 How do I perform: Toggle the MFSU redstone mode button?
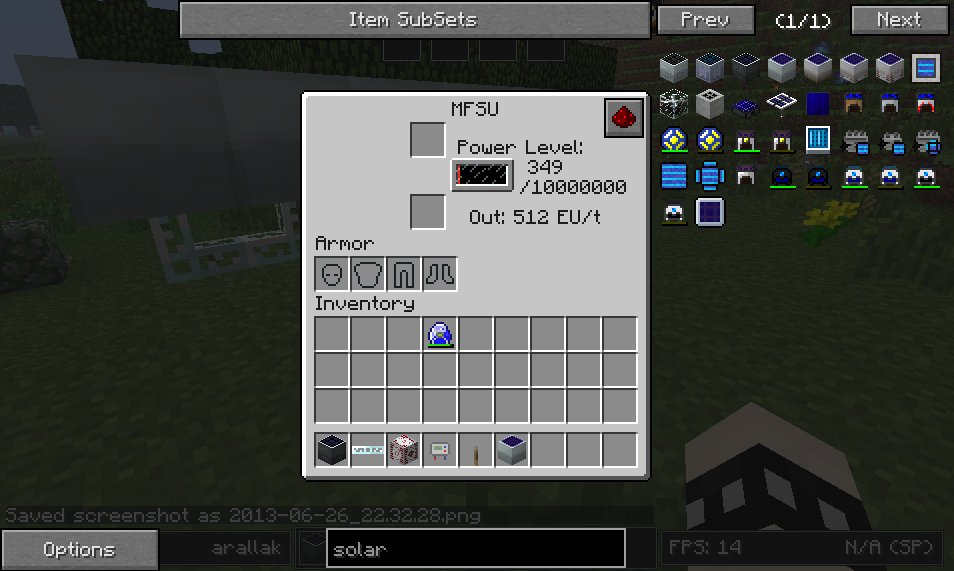623,117
